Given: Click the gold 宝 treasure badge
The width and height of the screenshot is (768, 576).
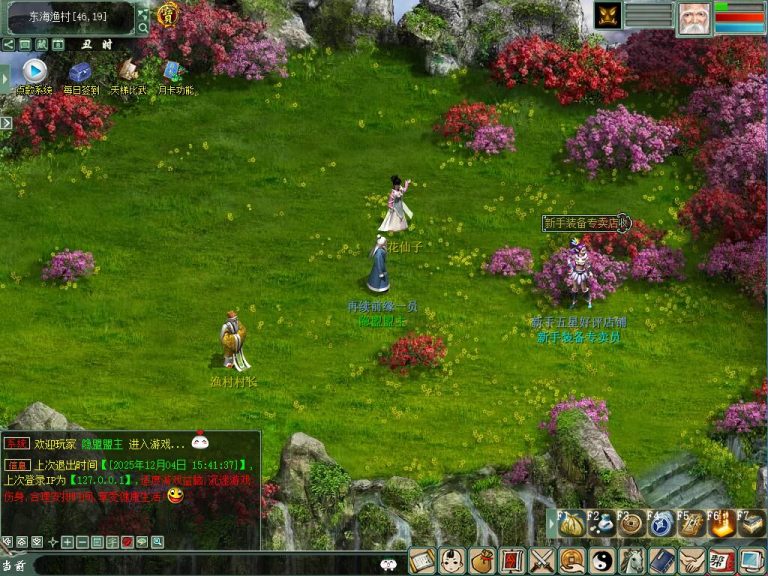Looking at the screenshot, I should [169, 14].
